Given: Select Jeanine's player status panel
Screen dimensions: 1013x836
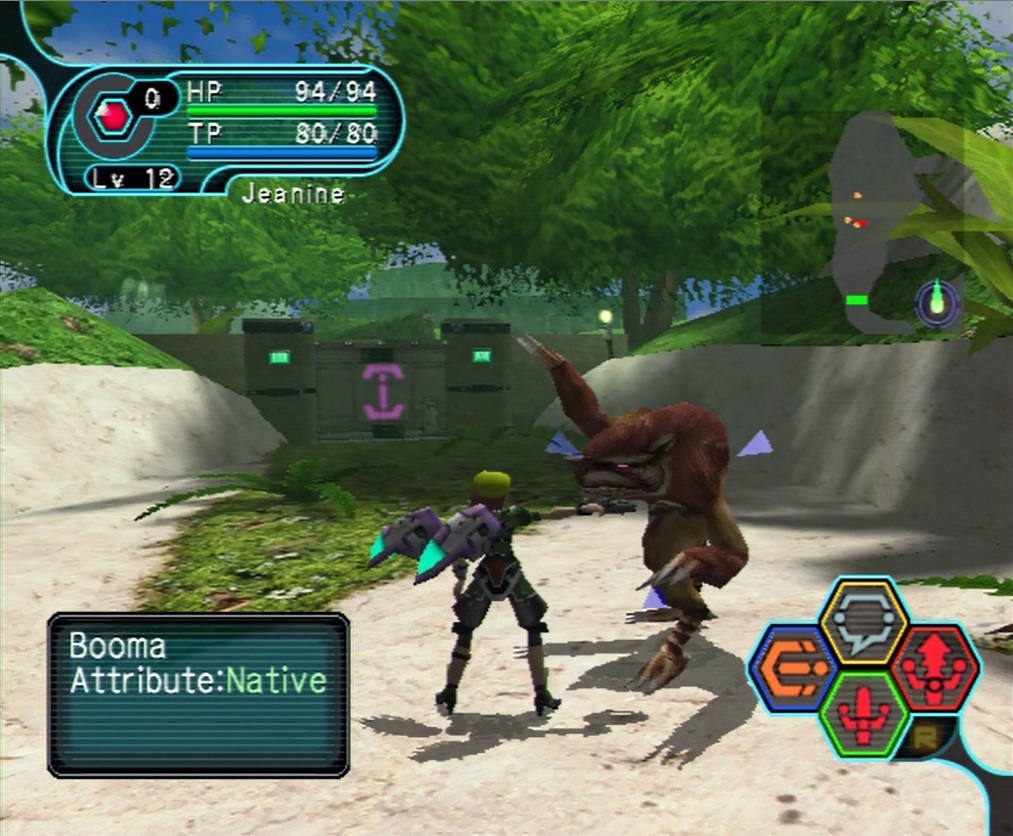Looking at the screenshot, I should pos(230,128).
